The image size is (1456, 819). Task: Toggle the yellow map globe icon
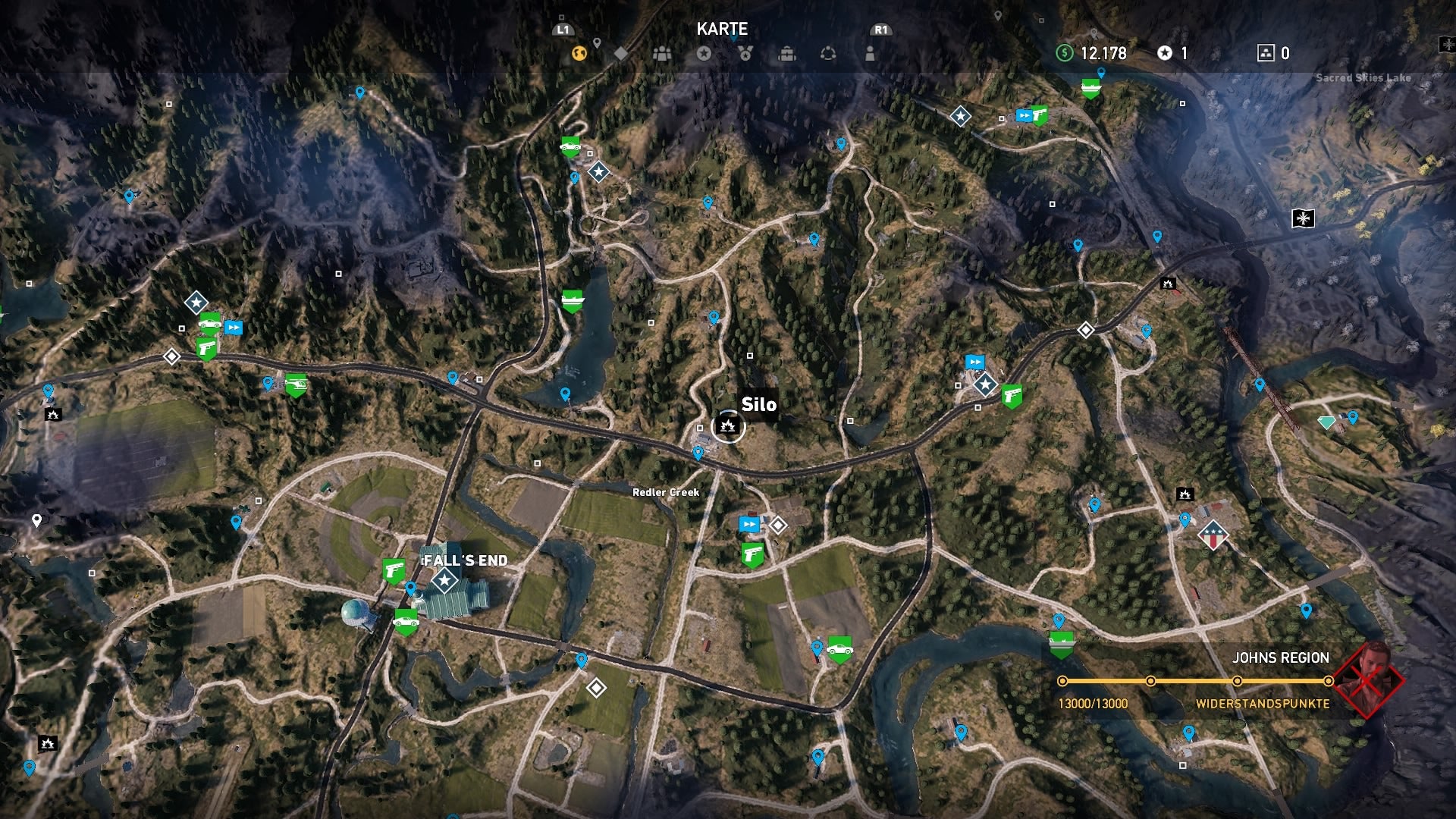(x=581, y=53)
